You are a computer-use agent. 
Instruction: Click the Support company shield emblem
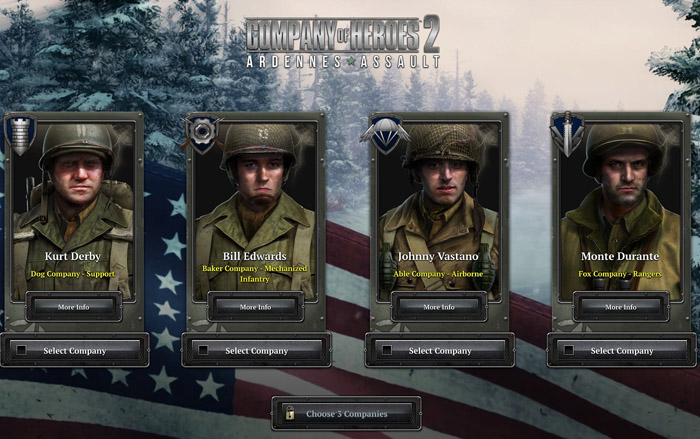point(20,134)
